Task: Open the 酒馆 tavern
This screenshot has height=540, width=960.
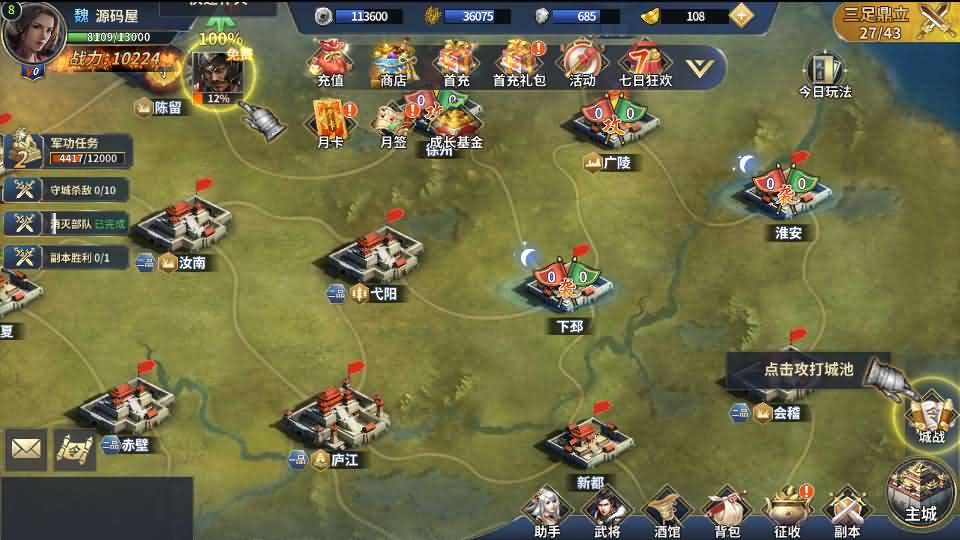Action: [x=666, y=512]
